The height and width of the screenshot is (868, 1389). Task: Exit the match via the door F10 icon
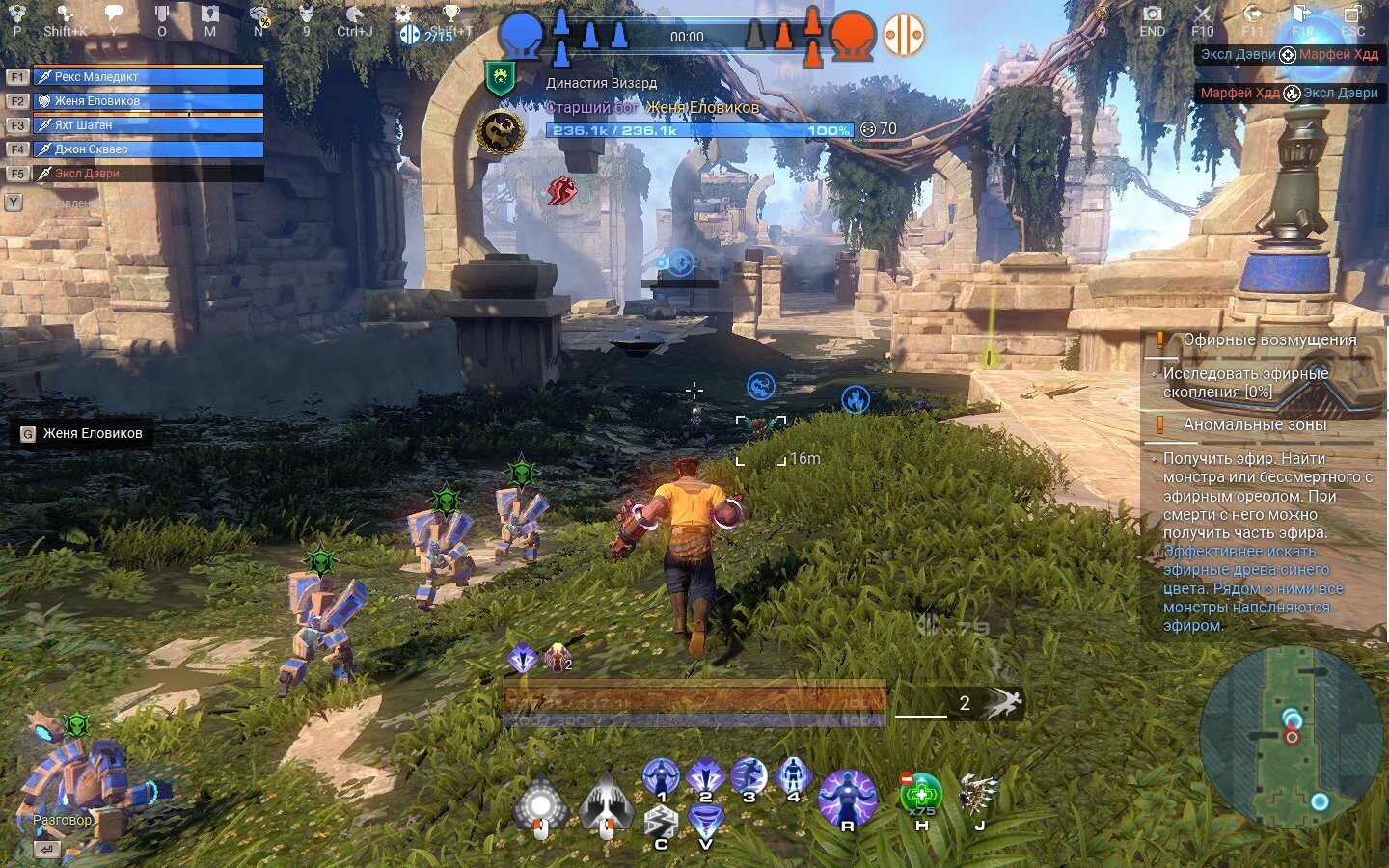coord(1300,14)
